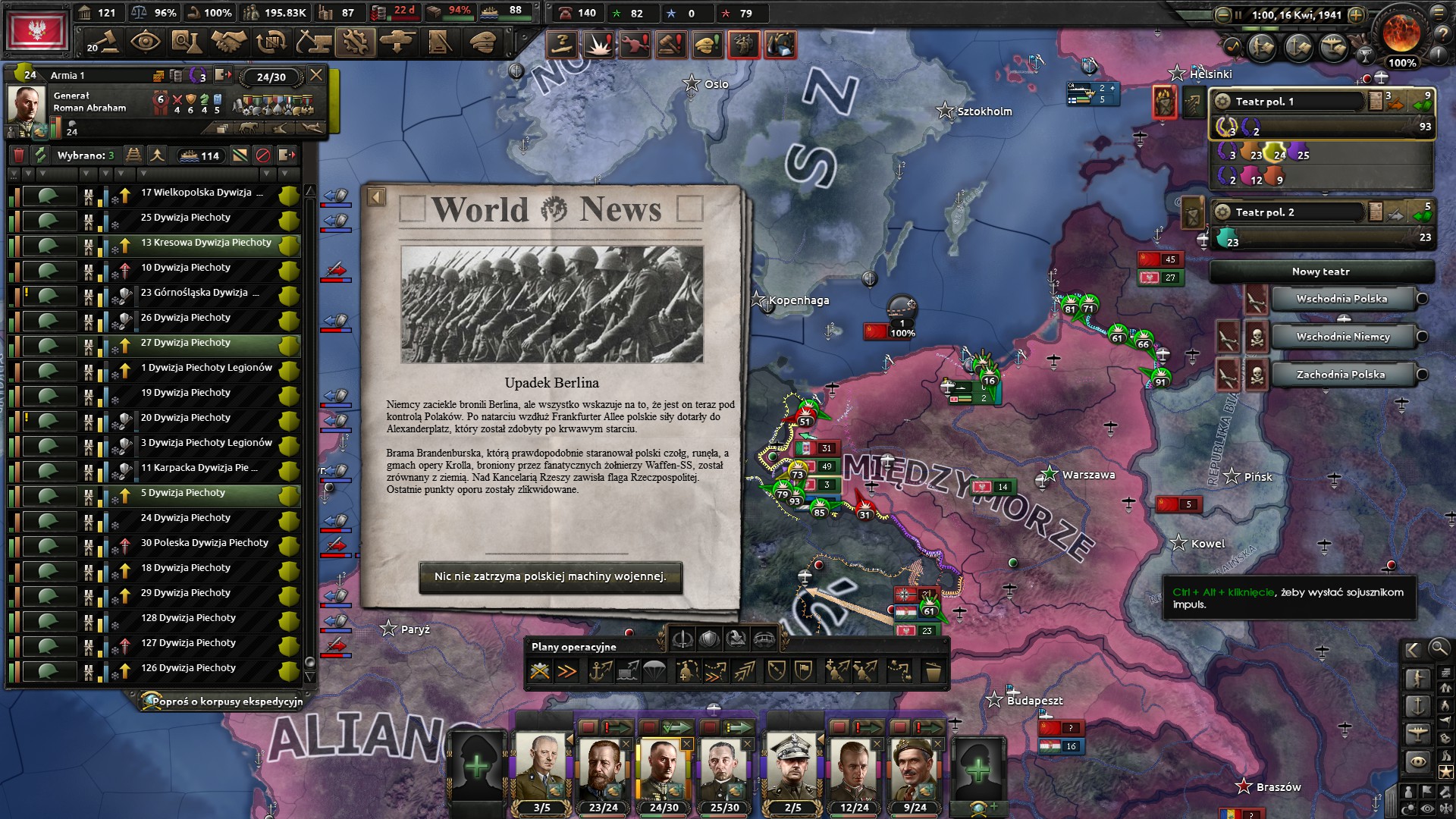The image size is (1456, 819).
Task: Open the decisions panel via gavel icon
Action: click(x=106, y=42)
